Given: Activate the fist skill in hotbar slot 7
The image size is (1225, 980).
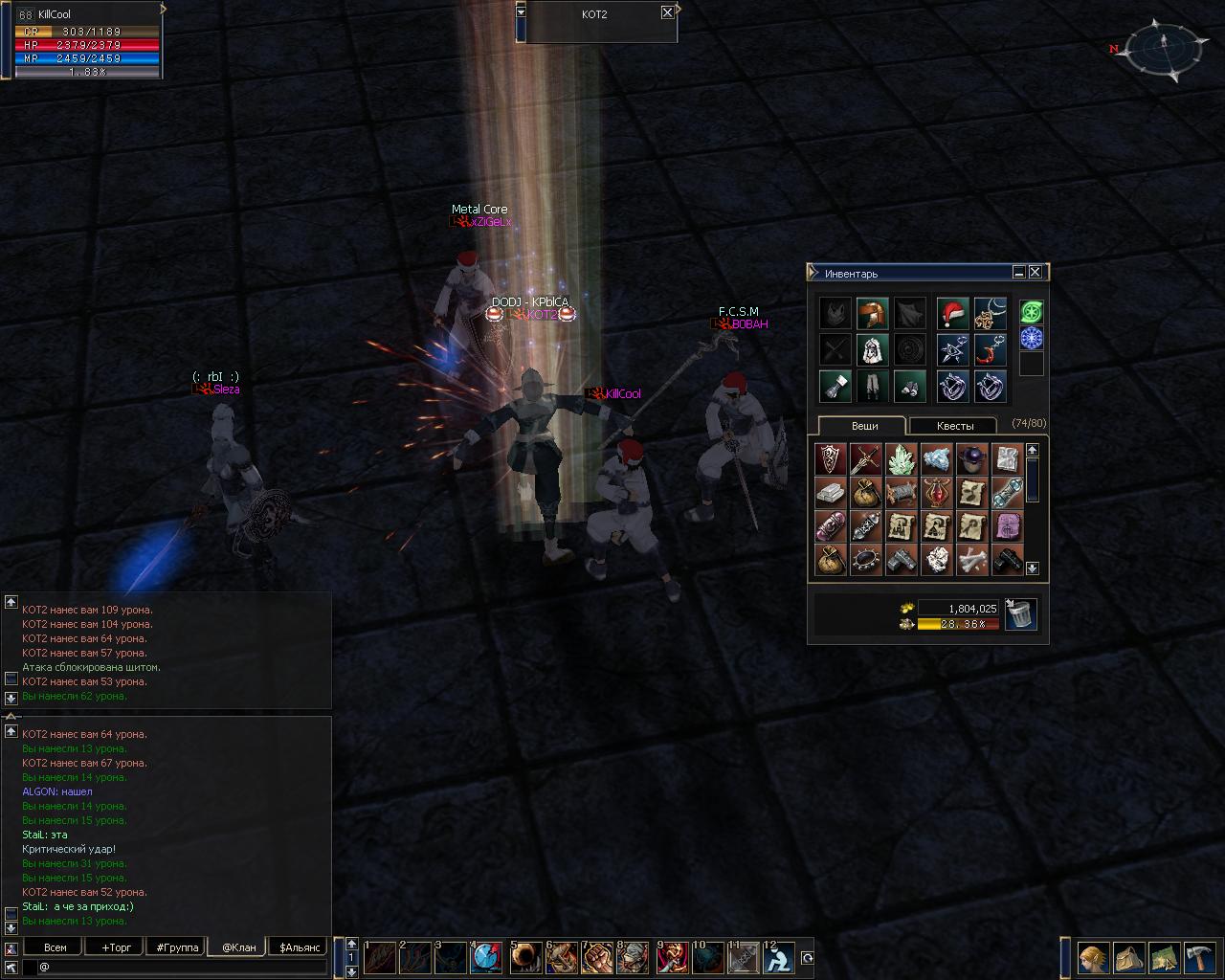Looking at the screenshot, I should (598, 958).
